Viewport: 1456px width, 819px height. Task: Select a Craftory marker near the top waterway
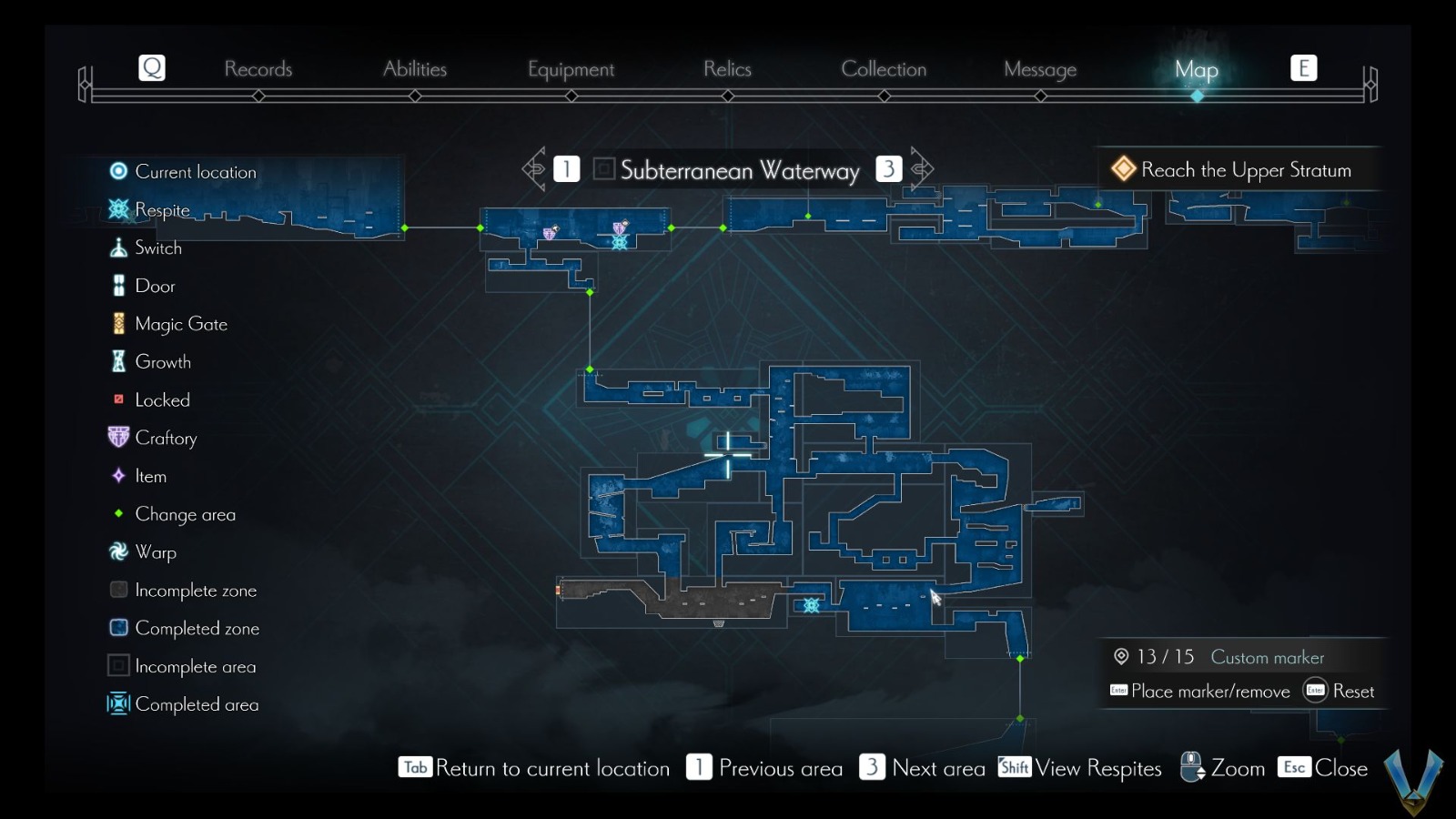[x=551, y=233]
